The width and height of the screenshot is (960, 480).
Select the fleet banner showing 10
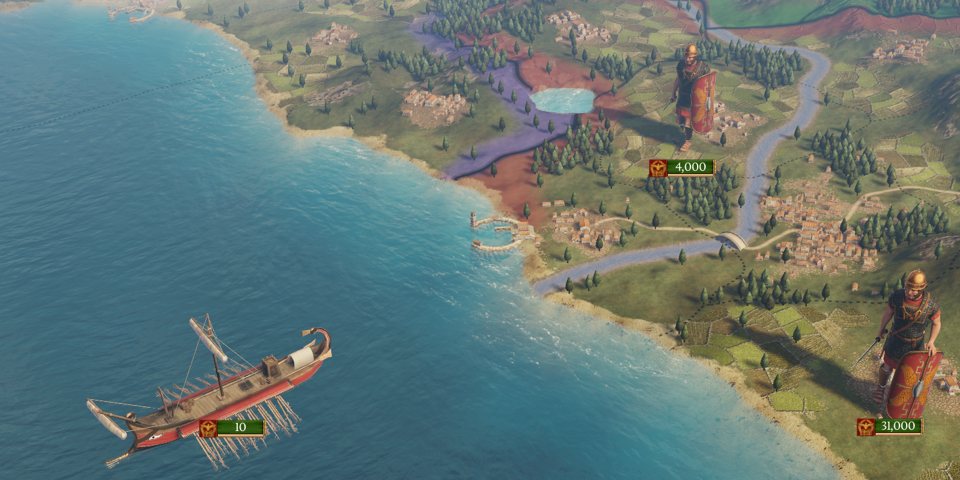coord(231,428)
